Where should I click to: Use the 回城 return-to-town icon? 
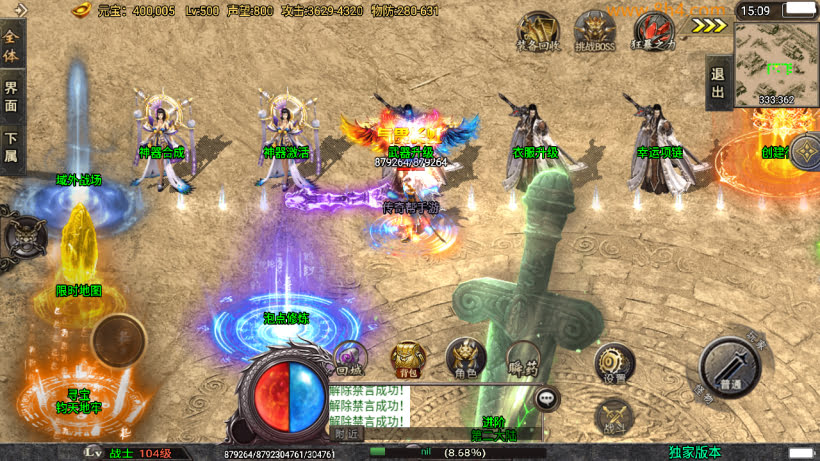tap(349, 358)
